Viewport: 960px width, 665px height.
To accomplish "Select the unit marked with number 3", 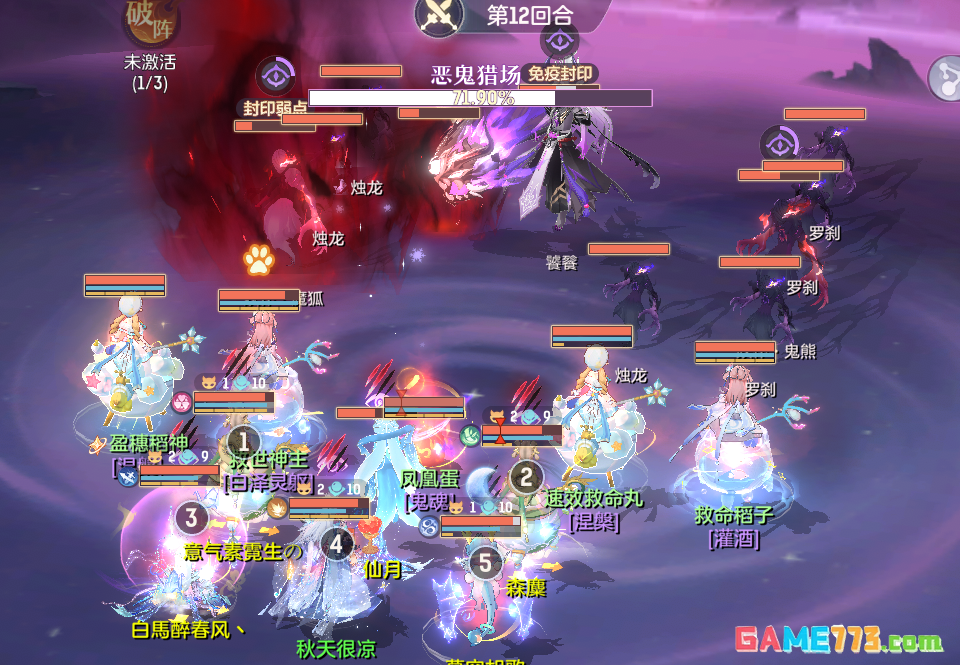I will (x=192, y=518).
